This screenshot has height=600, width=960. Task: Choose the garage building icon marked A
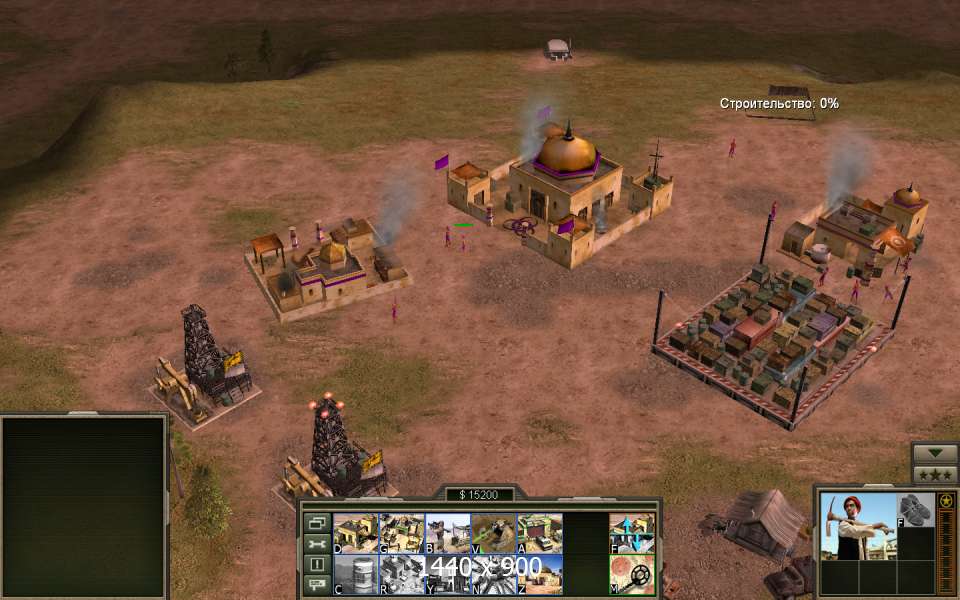[539, 533]
